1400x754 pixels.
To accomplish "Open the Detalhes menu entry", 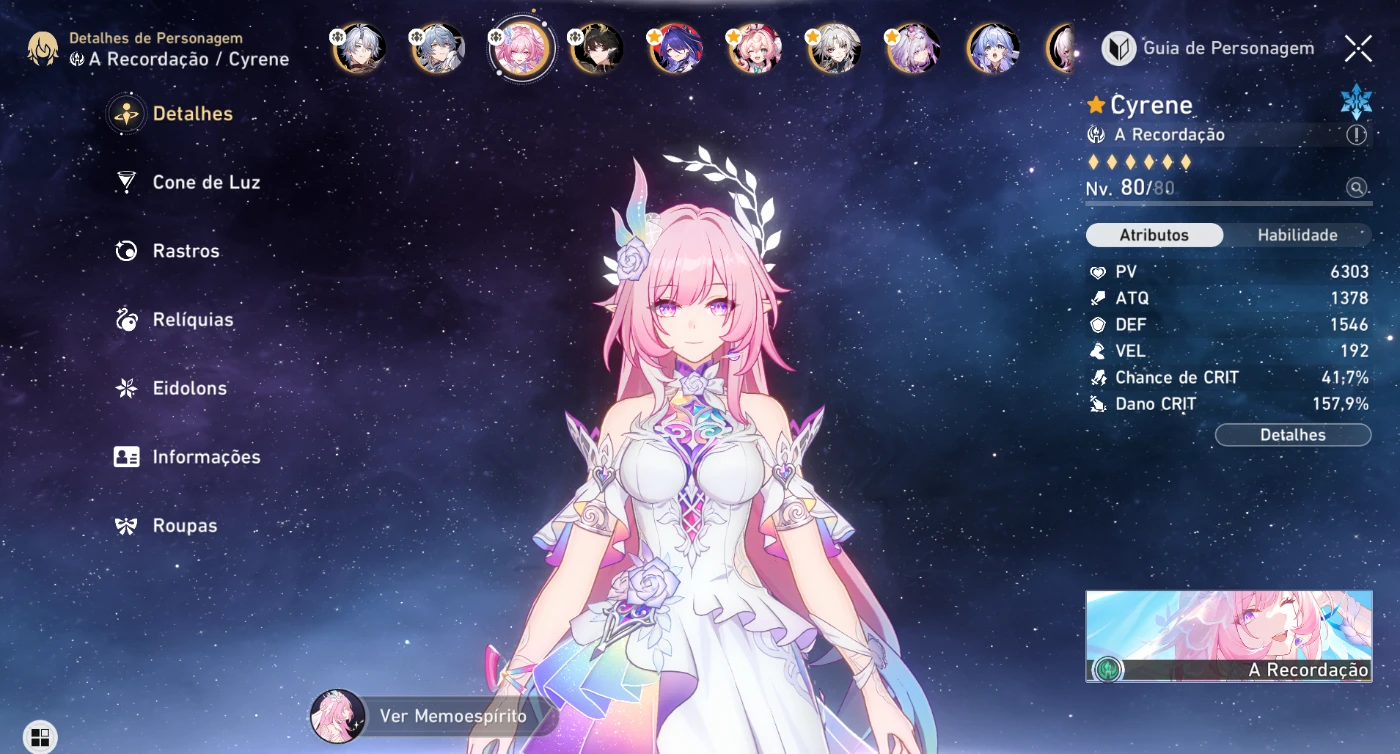I will [x=191, y=114].
